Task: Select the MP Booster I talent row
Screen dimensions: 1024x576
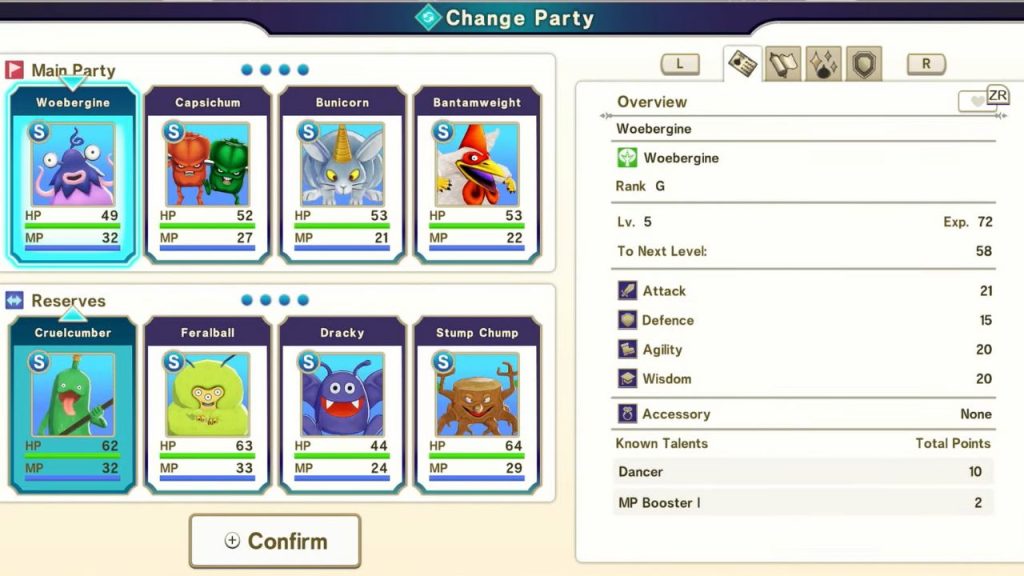Action: click(x=804, y=502)
